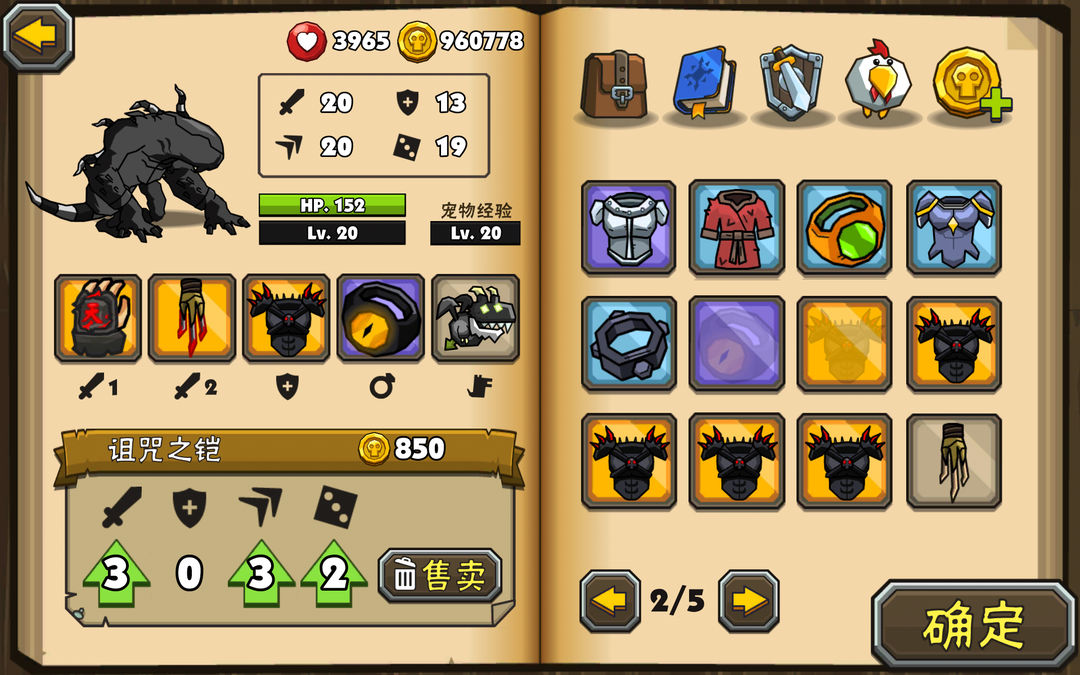Go to the next inventory page

pos(748,601)
